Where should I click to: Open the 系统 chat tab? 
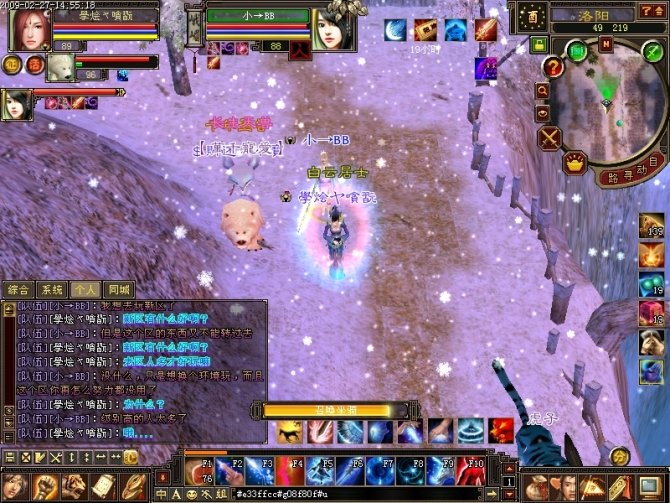tap(52, 289)
